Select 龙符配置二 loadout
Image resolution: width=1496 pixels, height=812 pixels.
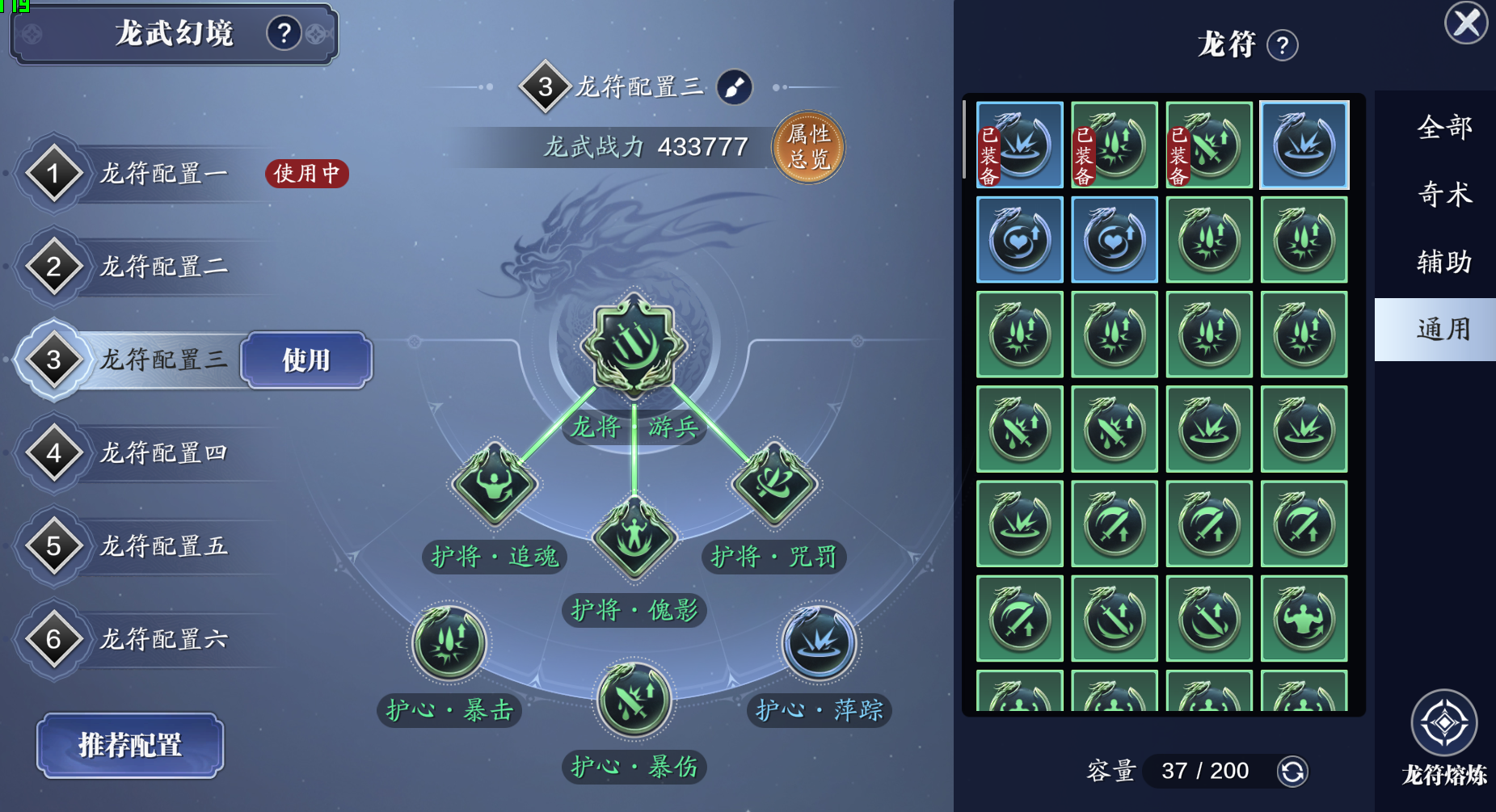(x=162, y=267)
